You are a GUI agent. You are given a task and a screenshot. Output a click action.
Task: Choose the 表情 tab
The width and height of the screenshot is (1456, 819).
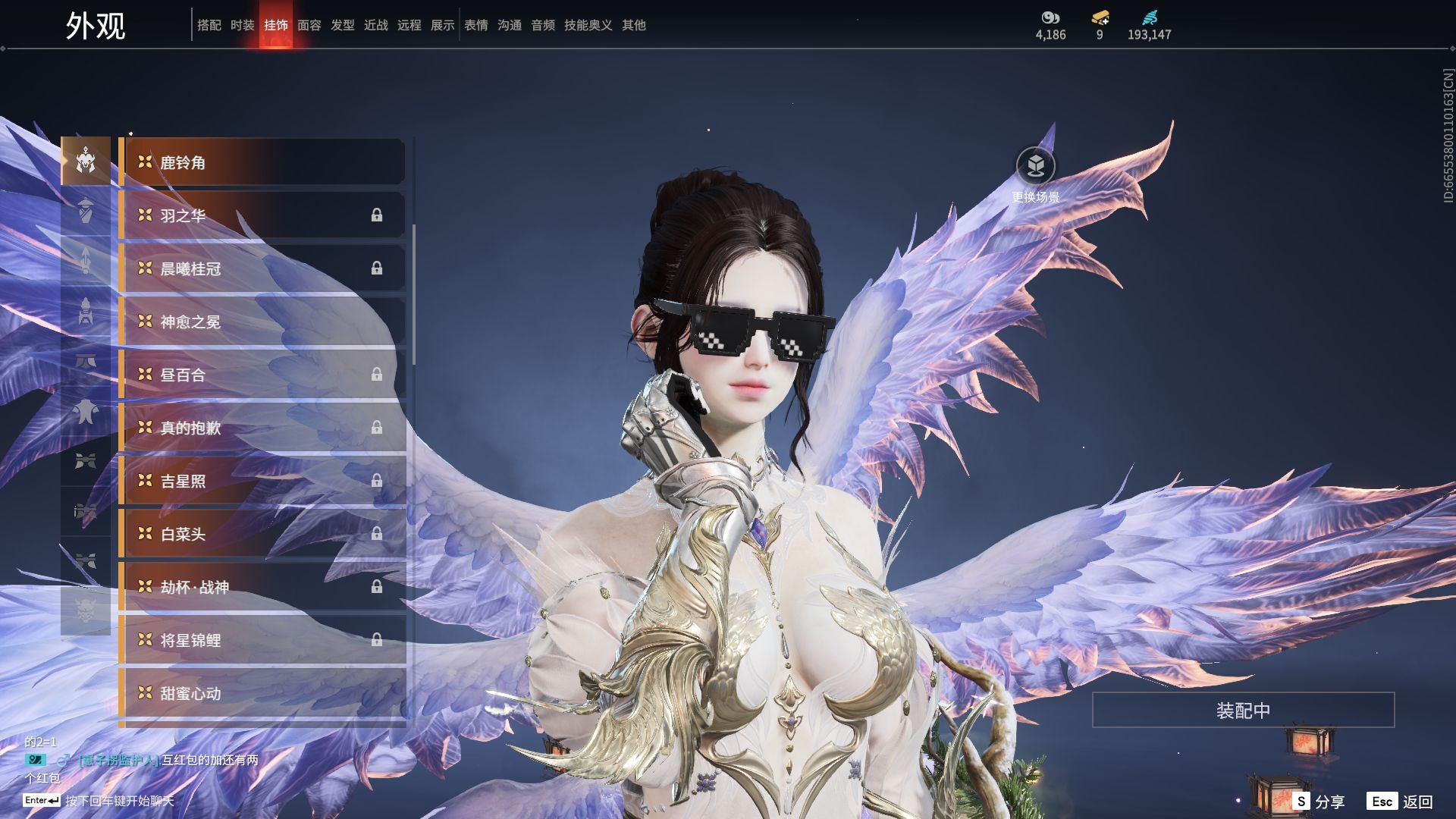click(x=476, y=25)
